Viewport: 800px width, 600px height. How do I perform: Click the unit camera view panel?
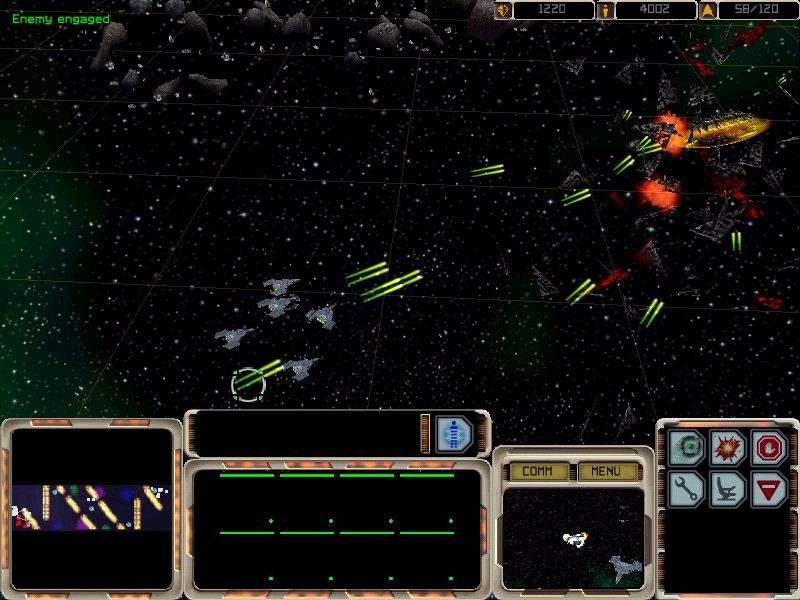pos(573,538)
